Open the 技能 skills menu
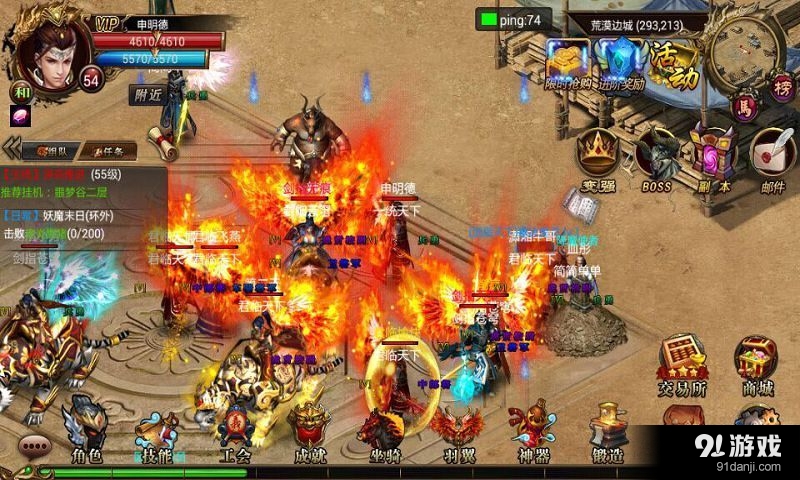 (x=156, y=428)
